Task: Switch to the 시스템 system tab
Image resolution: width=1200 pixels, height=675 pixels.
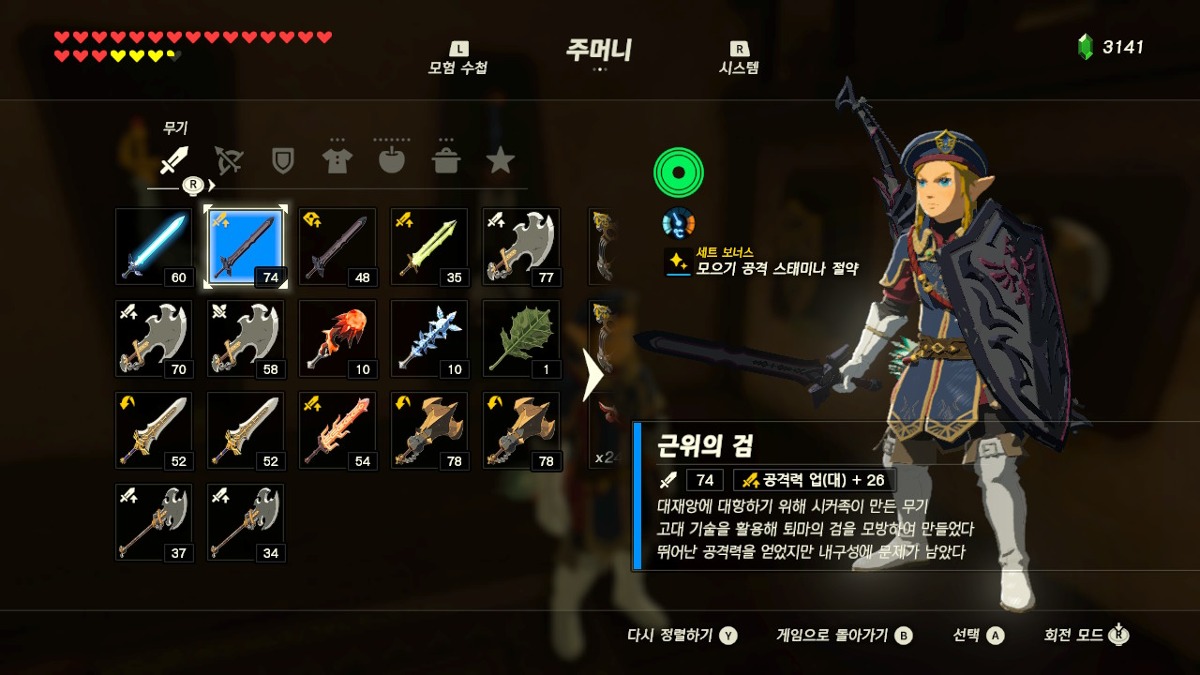Action: [x=739, y=59]
